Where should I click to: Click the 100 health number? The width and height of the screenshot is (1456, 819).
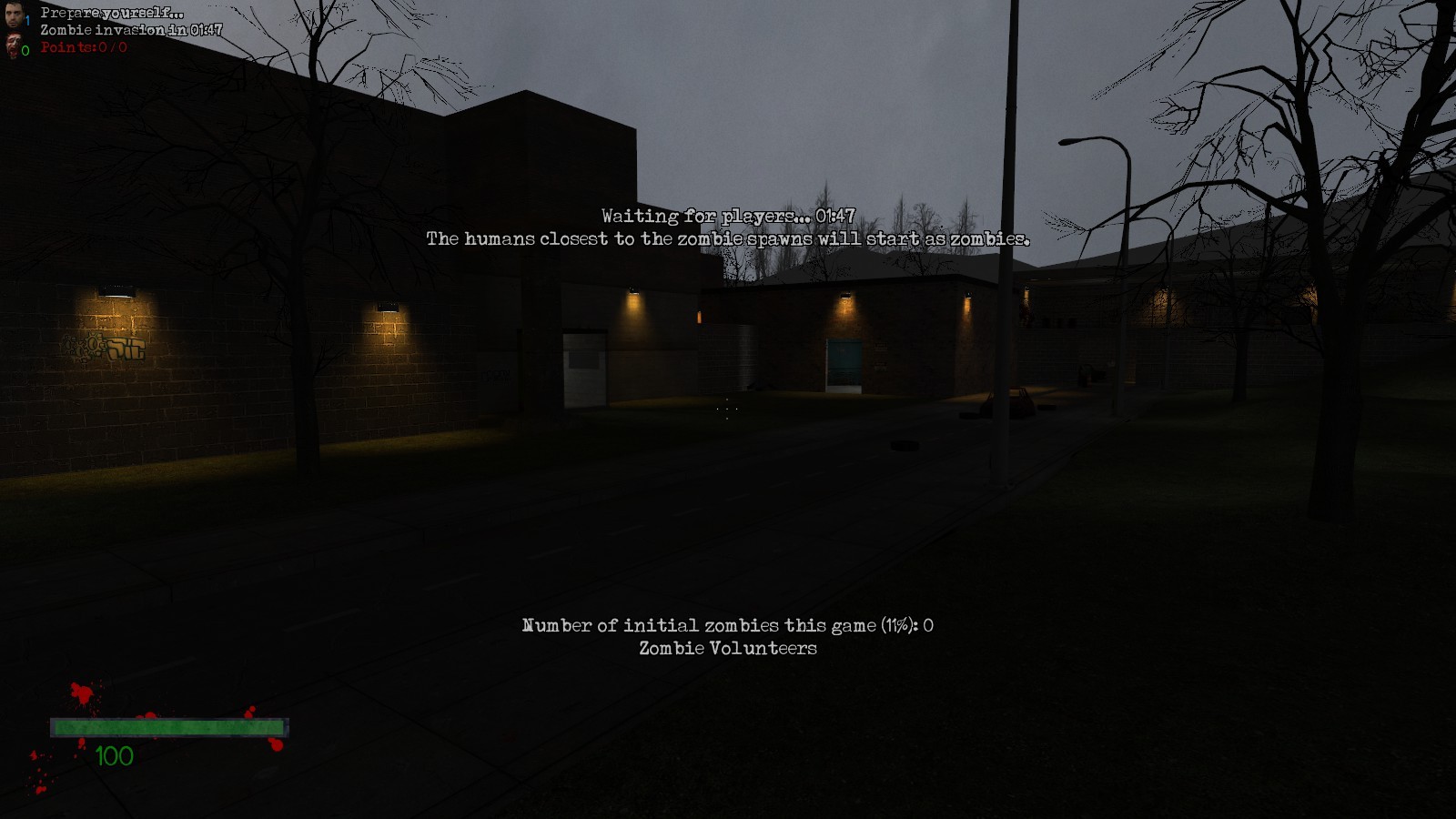tap(116, 753)
